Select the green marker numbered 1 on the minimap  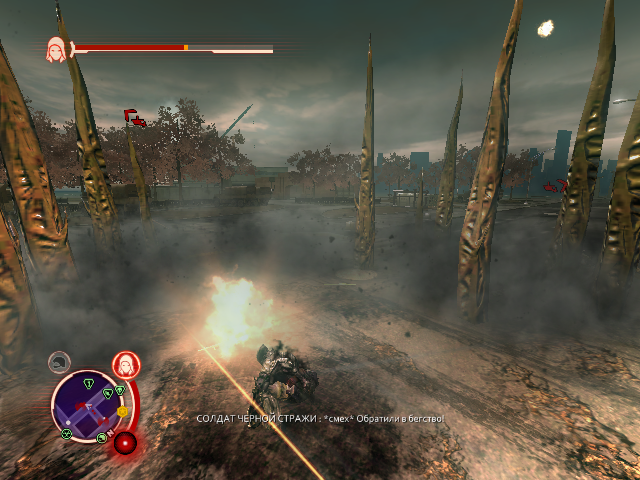pyautogui.click(x=90, y=383)
